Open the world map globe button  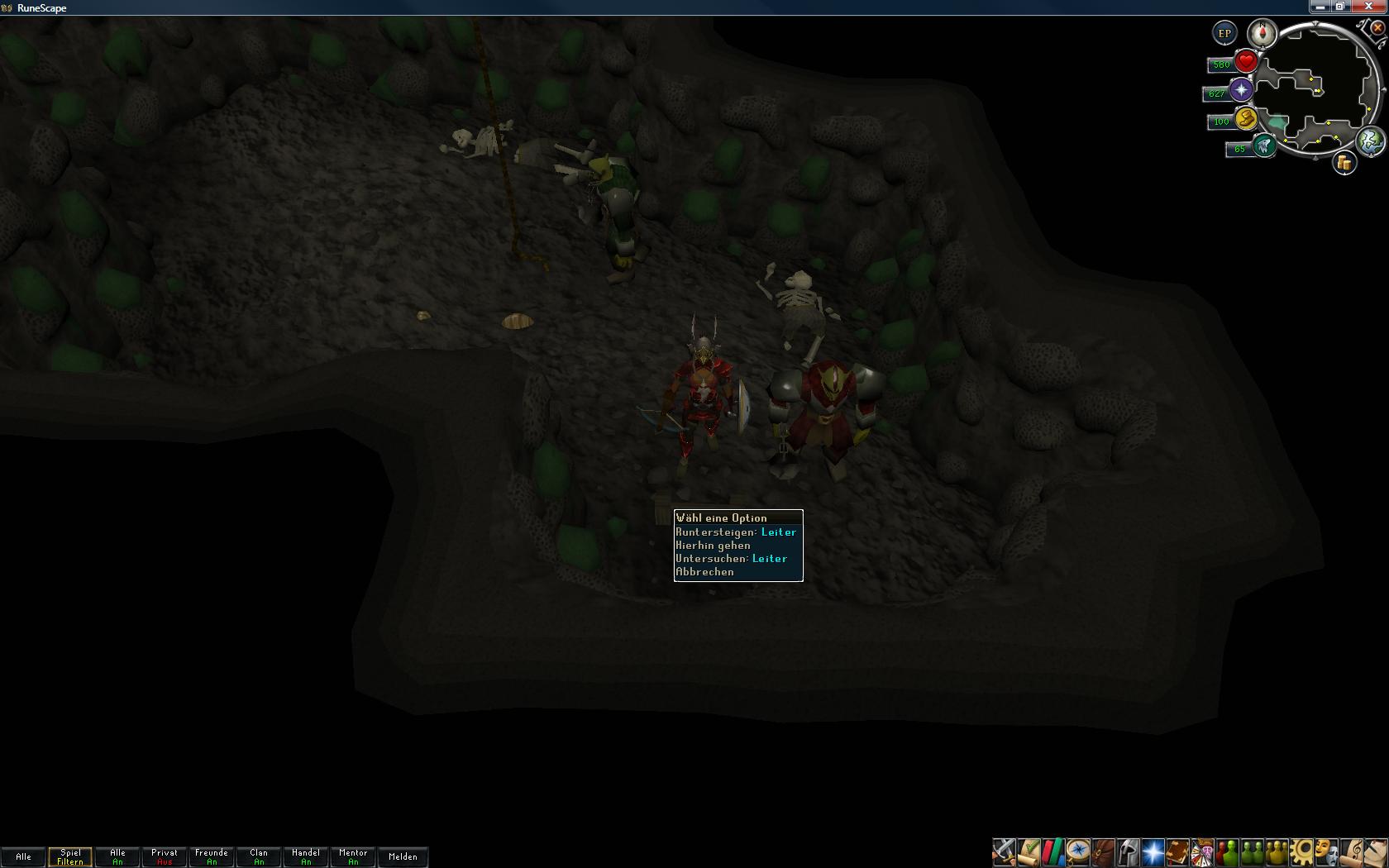1370,141
